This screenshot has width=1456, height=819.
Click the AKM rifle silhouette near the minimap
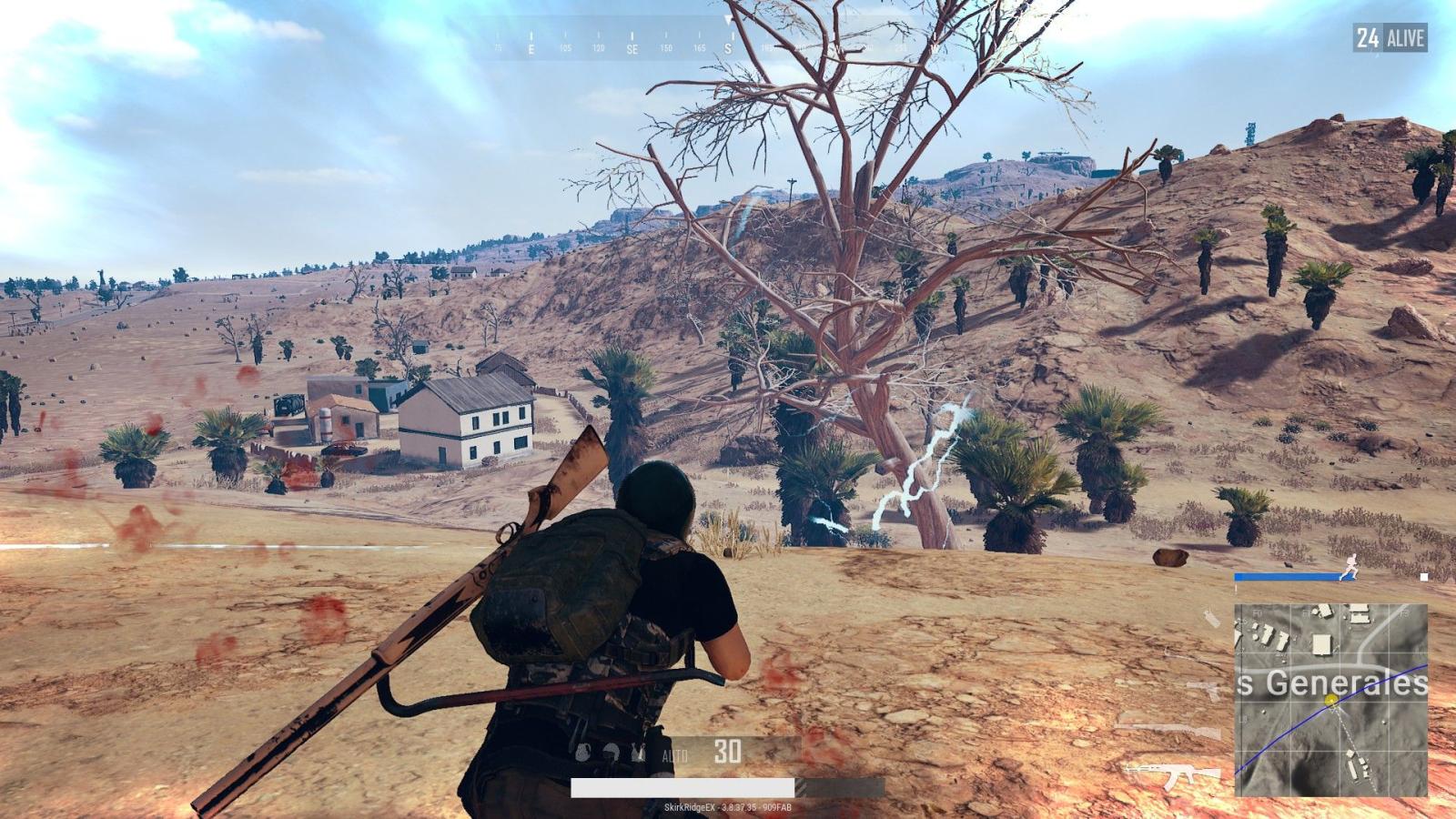pos(1176,775)
